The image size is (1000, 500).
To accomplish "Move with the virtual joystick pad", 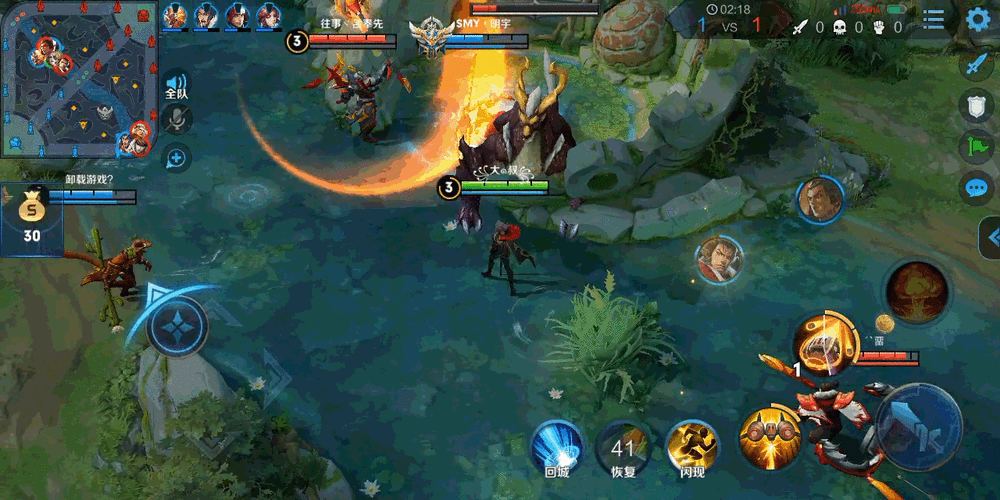I will tap(178, 327).
